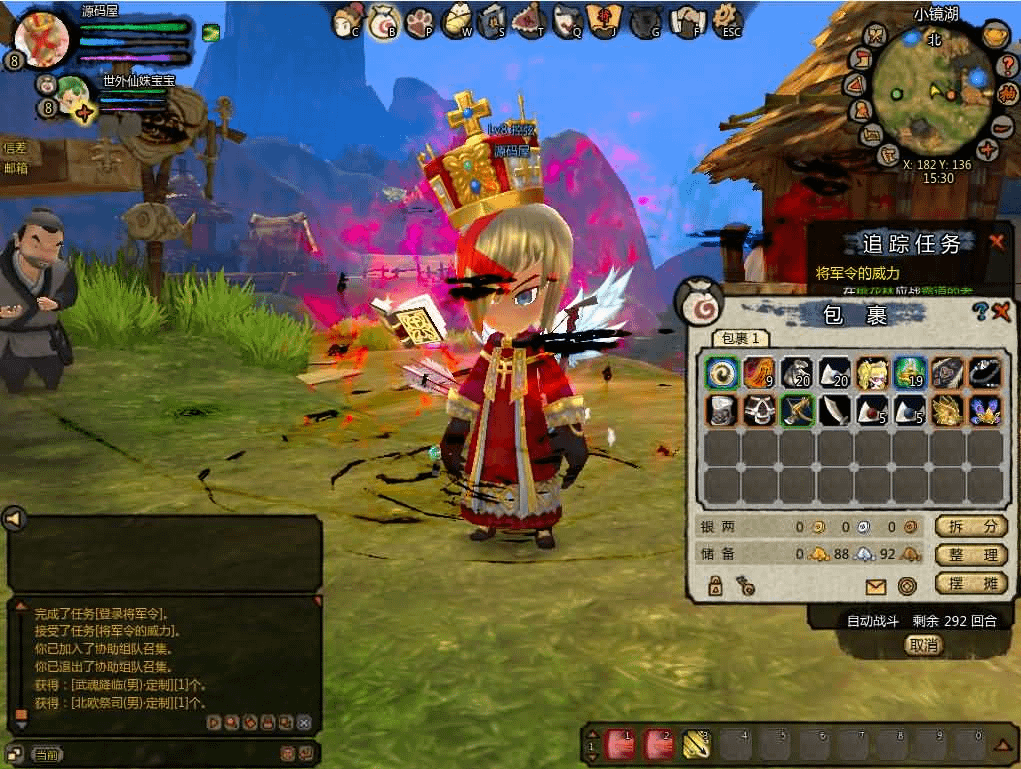Screen dimensions: 1021x769
Task: Cancel auto-battle with 取消
Action: point(923,645)
